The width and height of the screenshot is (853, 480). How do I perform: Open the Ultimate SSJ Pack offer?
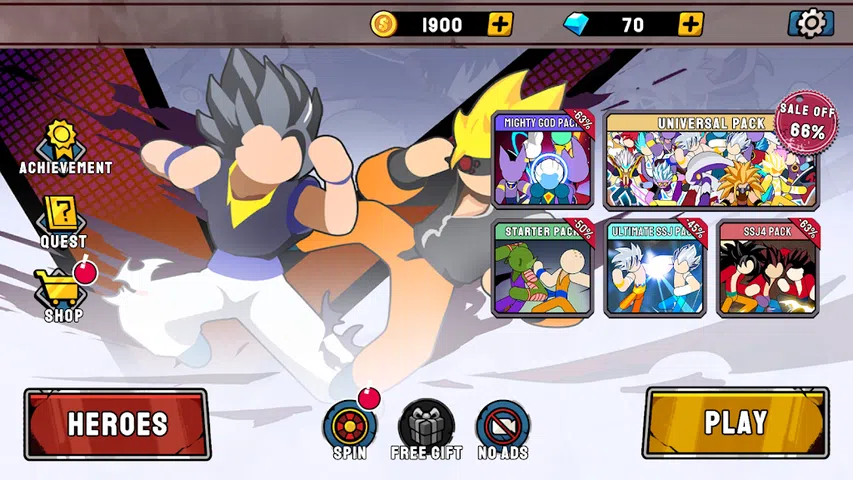(655, 268)
